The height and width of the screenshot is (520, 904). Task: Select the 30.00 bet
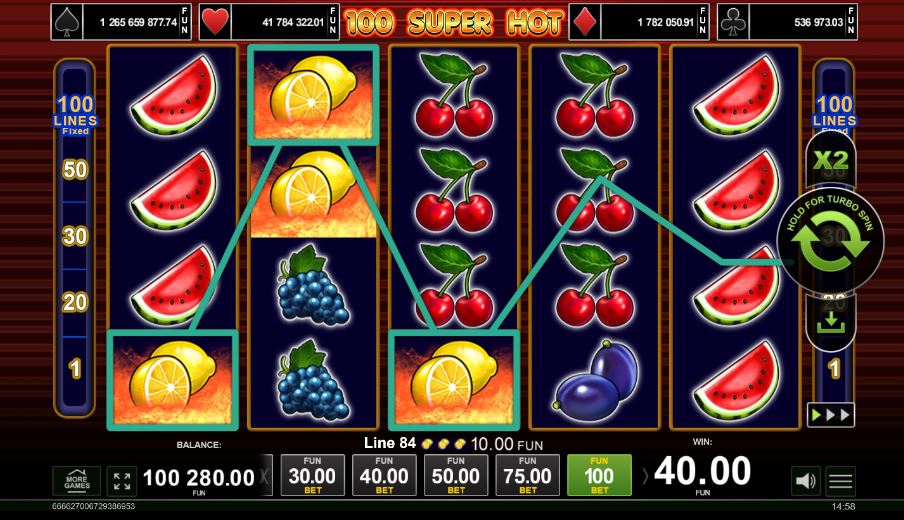click(312, 476)
